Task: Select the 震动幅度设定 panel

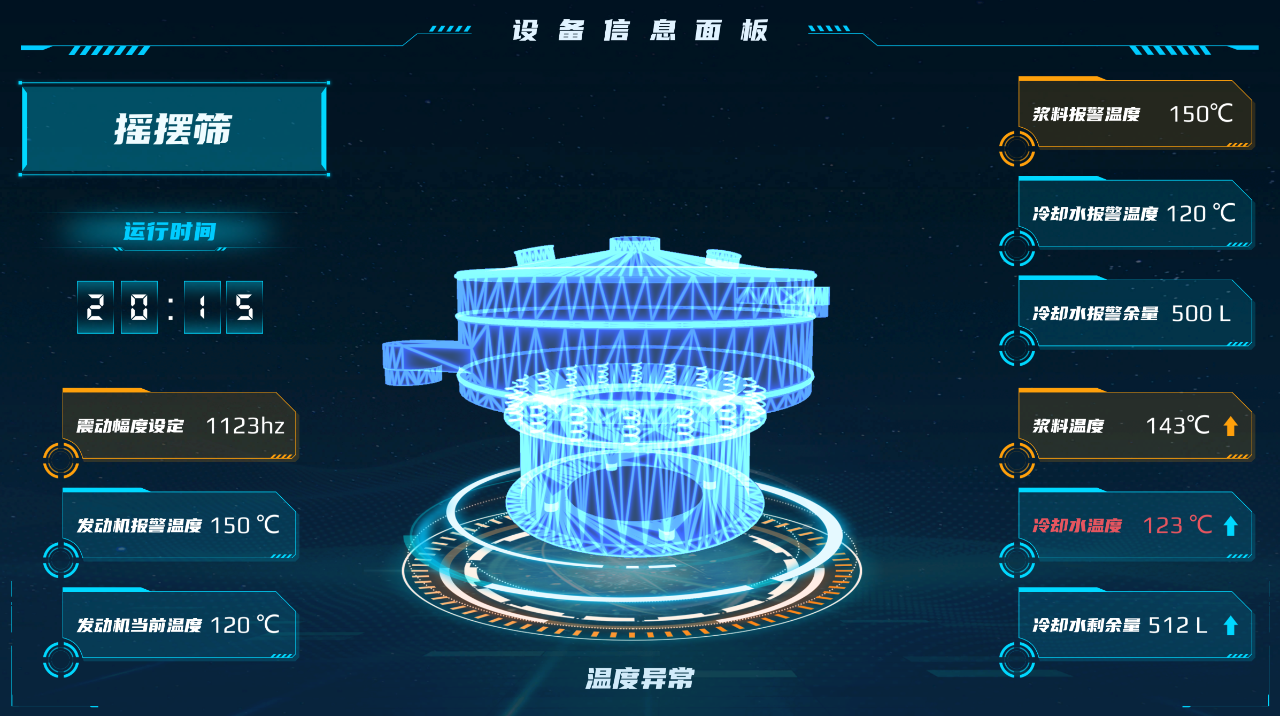Action: coord(180,426)
